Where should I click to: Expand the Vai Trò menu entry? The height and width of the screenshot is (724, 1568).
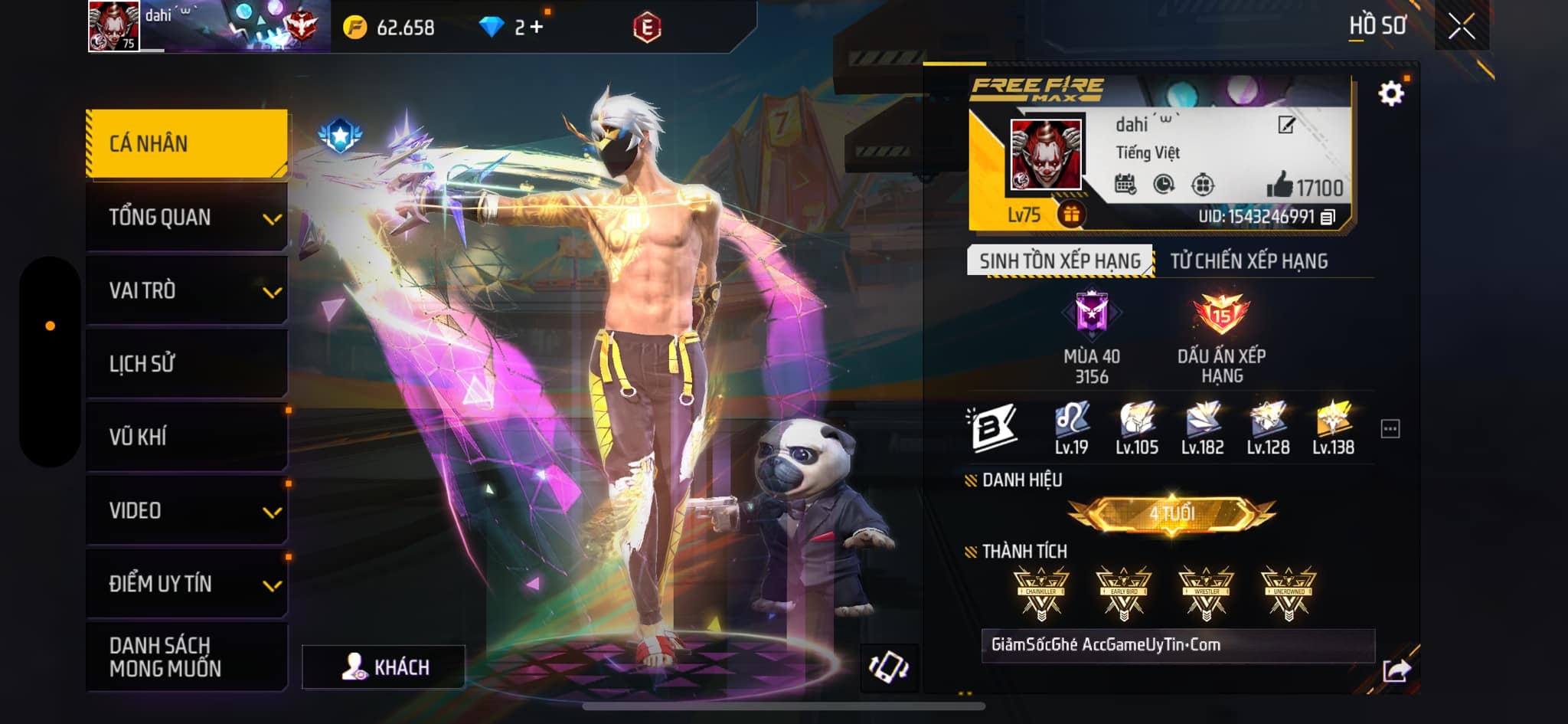coord(187,291)
